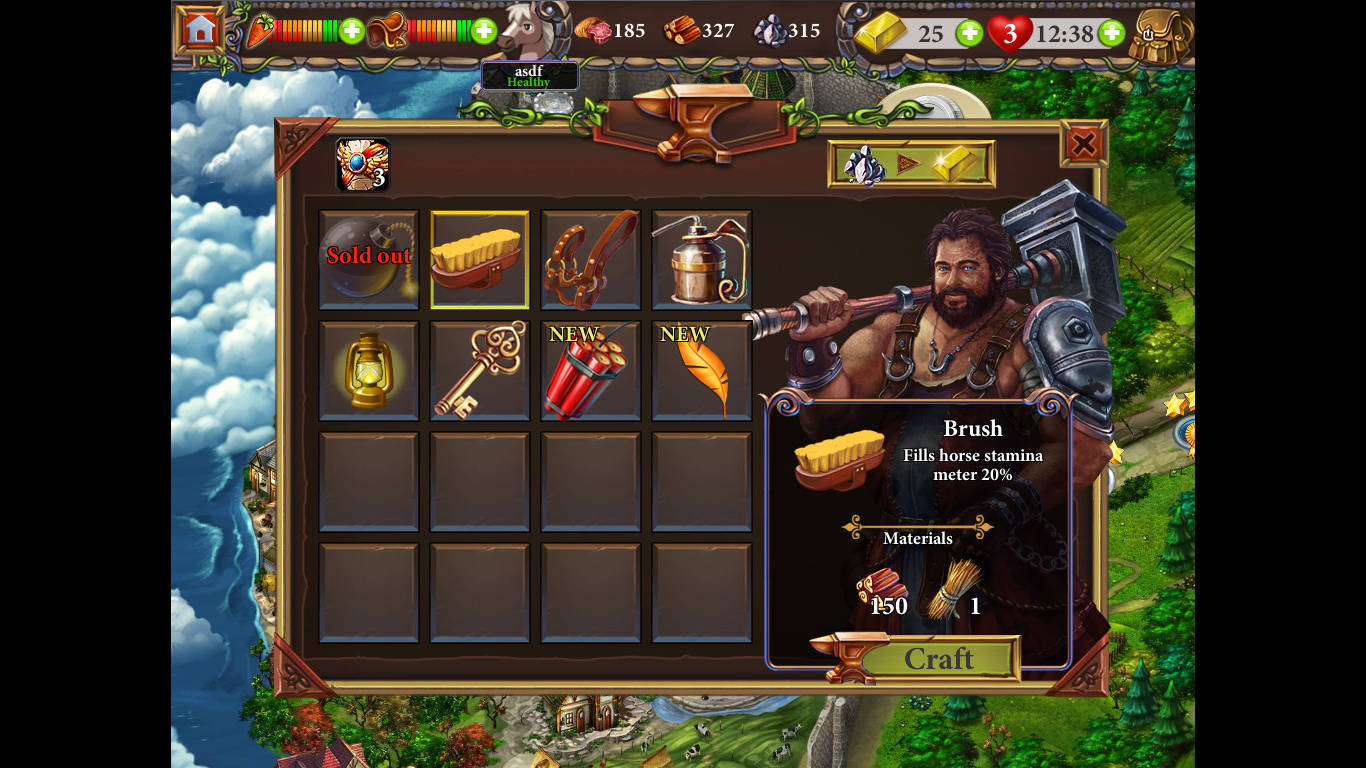
Task: Open the quest badge showing 3
Action: tap(362, 162)
